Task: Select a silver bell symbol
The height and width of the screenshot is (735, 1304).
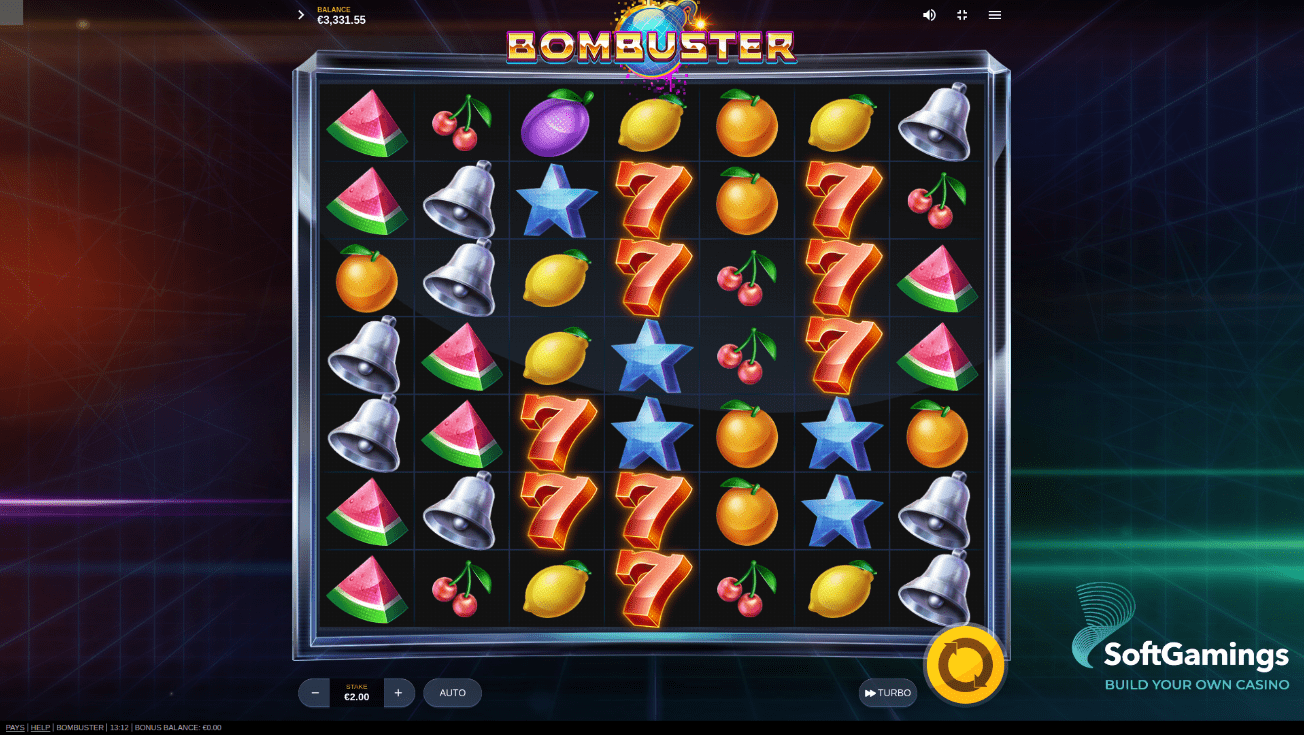Action: pos(461,198)
